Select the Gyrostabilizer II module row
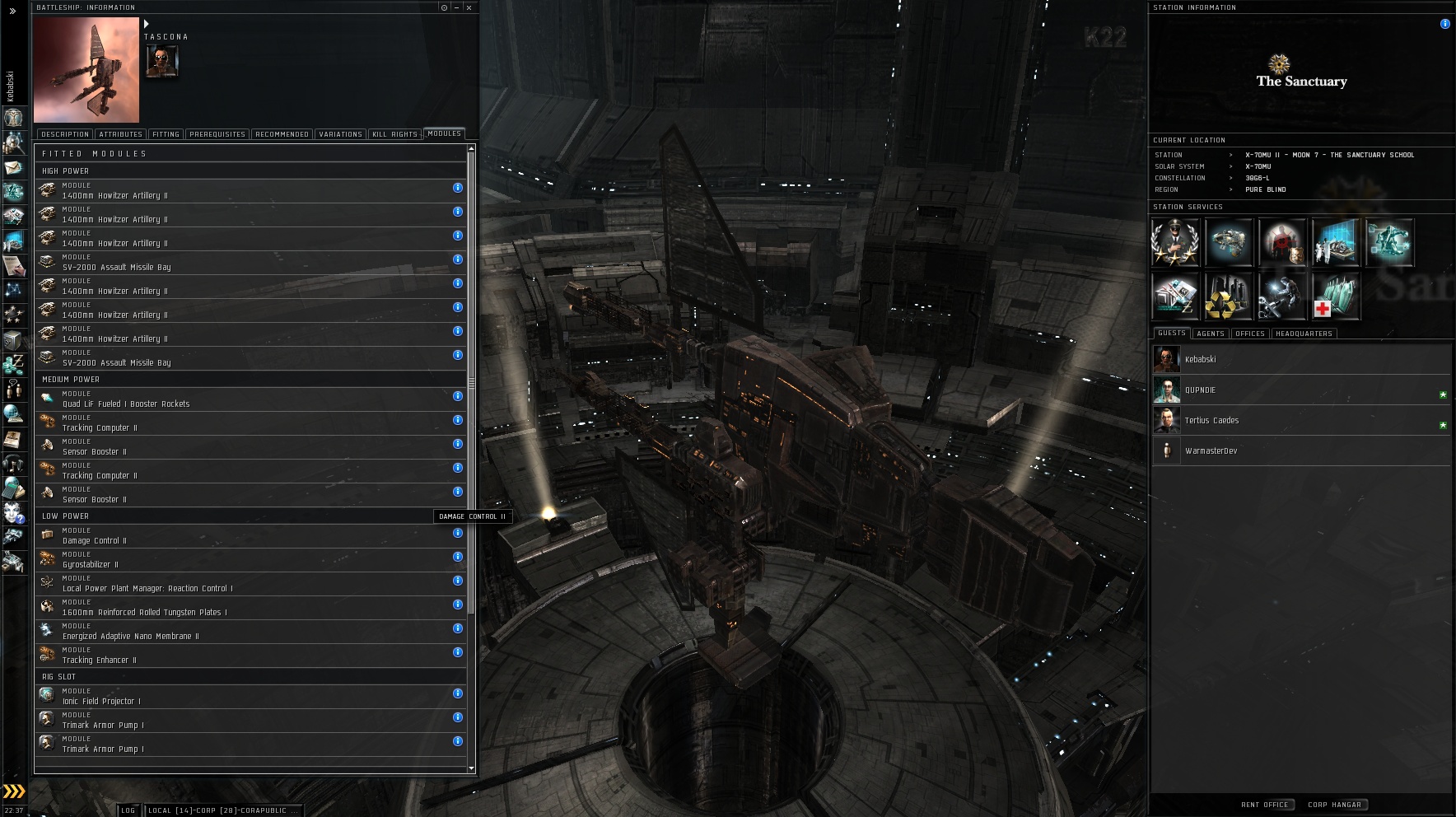The height and width of the screenshot is (817, 1456). 247,560
